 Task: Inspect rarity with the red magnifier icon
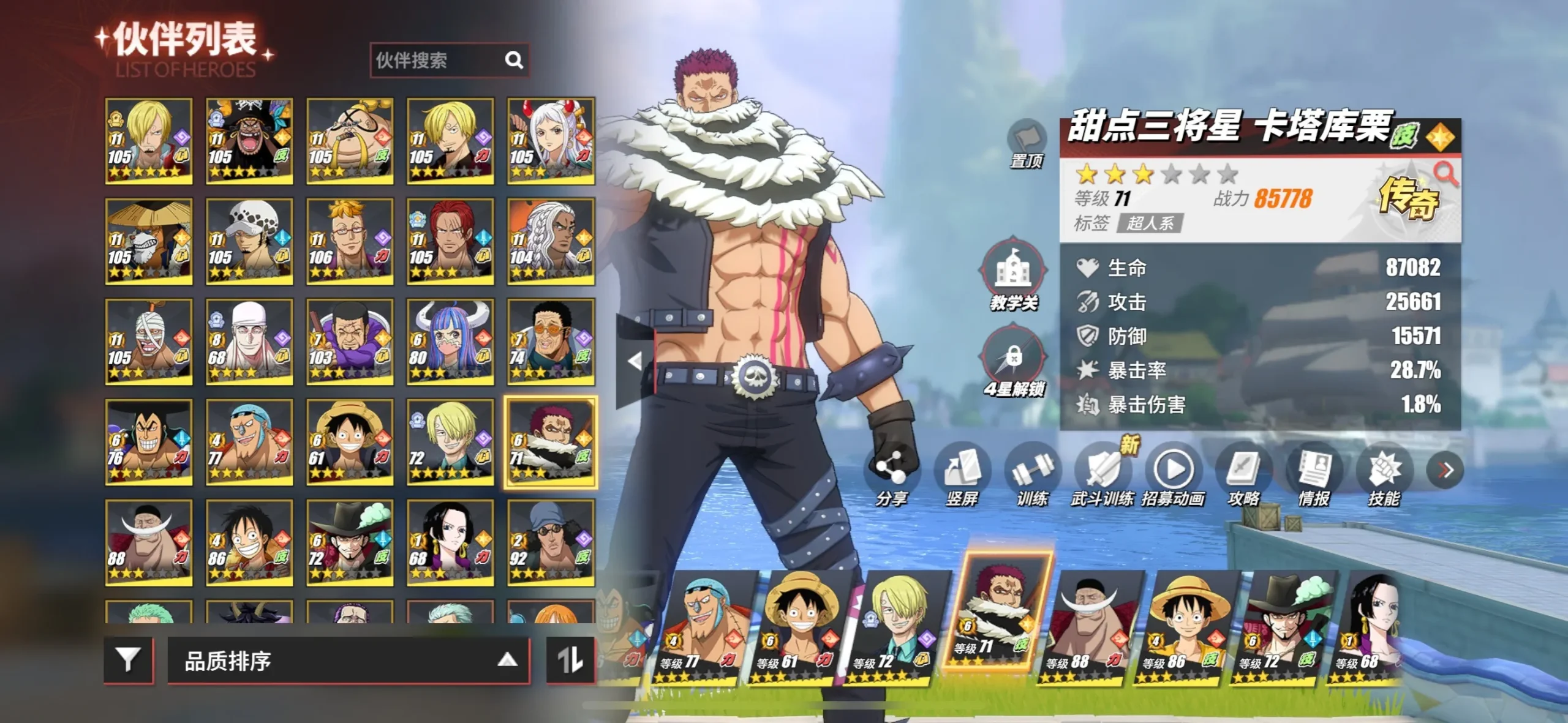(1445, 173)
